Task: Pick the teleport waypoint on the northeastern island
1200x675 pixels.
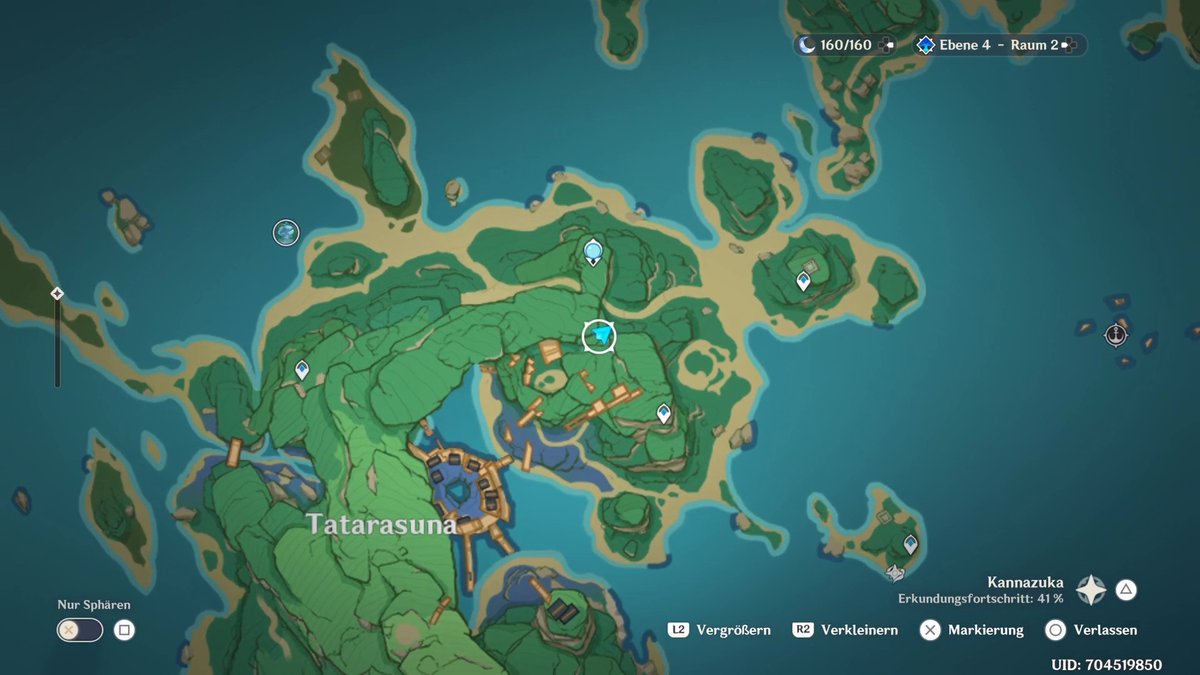Action: coord(803,282)
